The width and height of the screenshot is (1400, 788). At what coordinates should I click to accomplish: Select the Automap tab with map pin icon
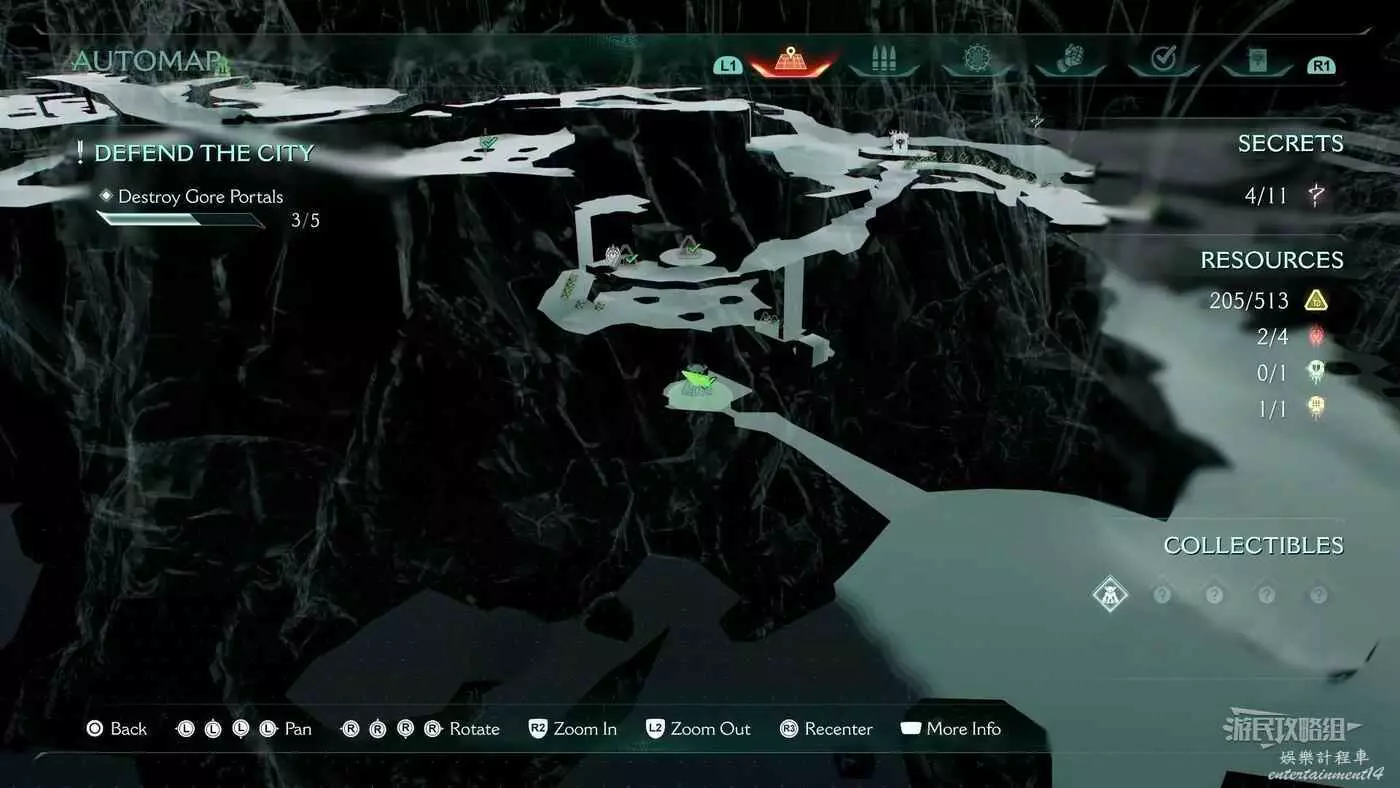point(791,60)
